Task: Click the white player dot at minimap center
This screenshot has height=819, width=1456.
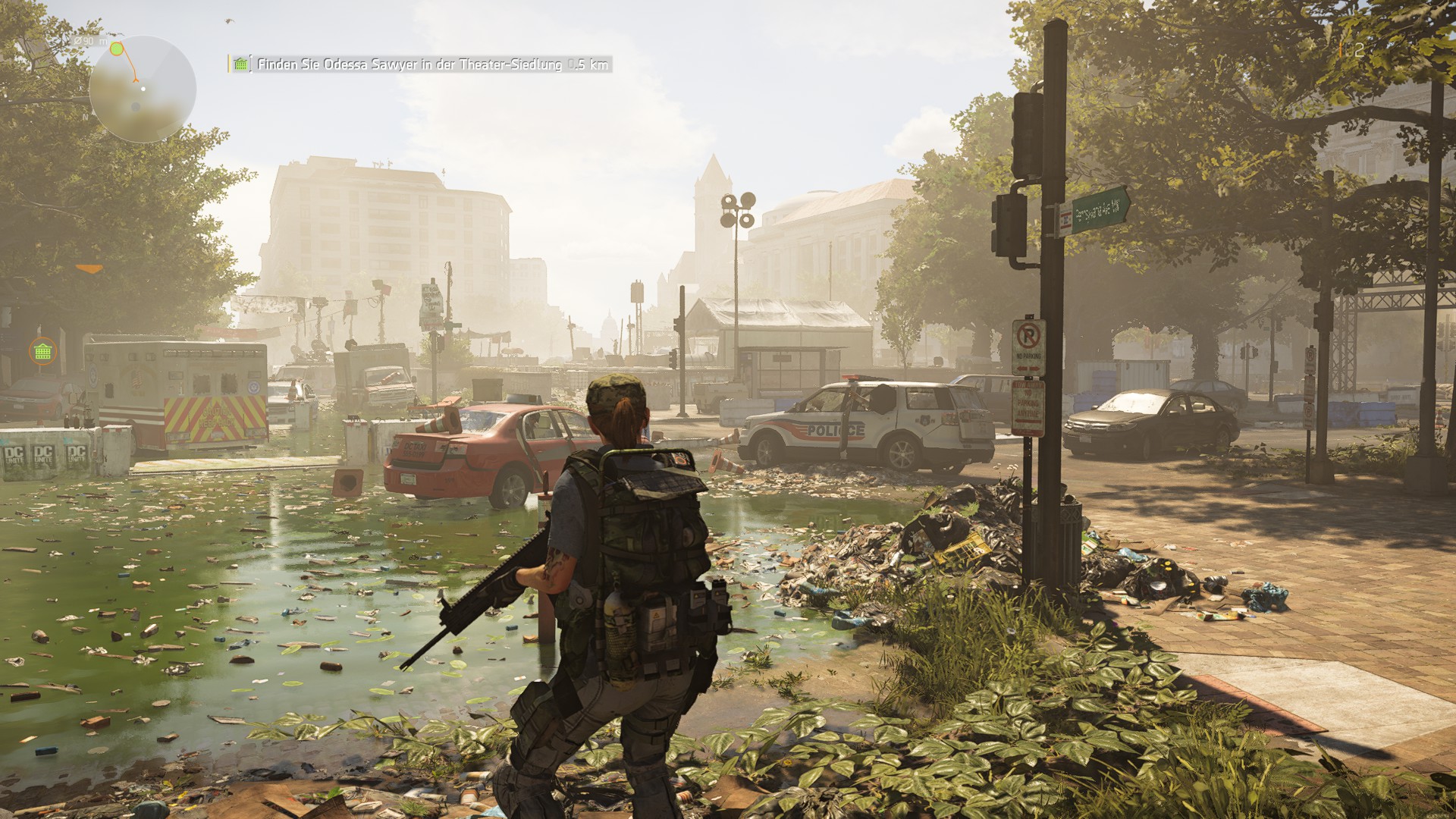Action: 144,89
